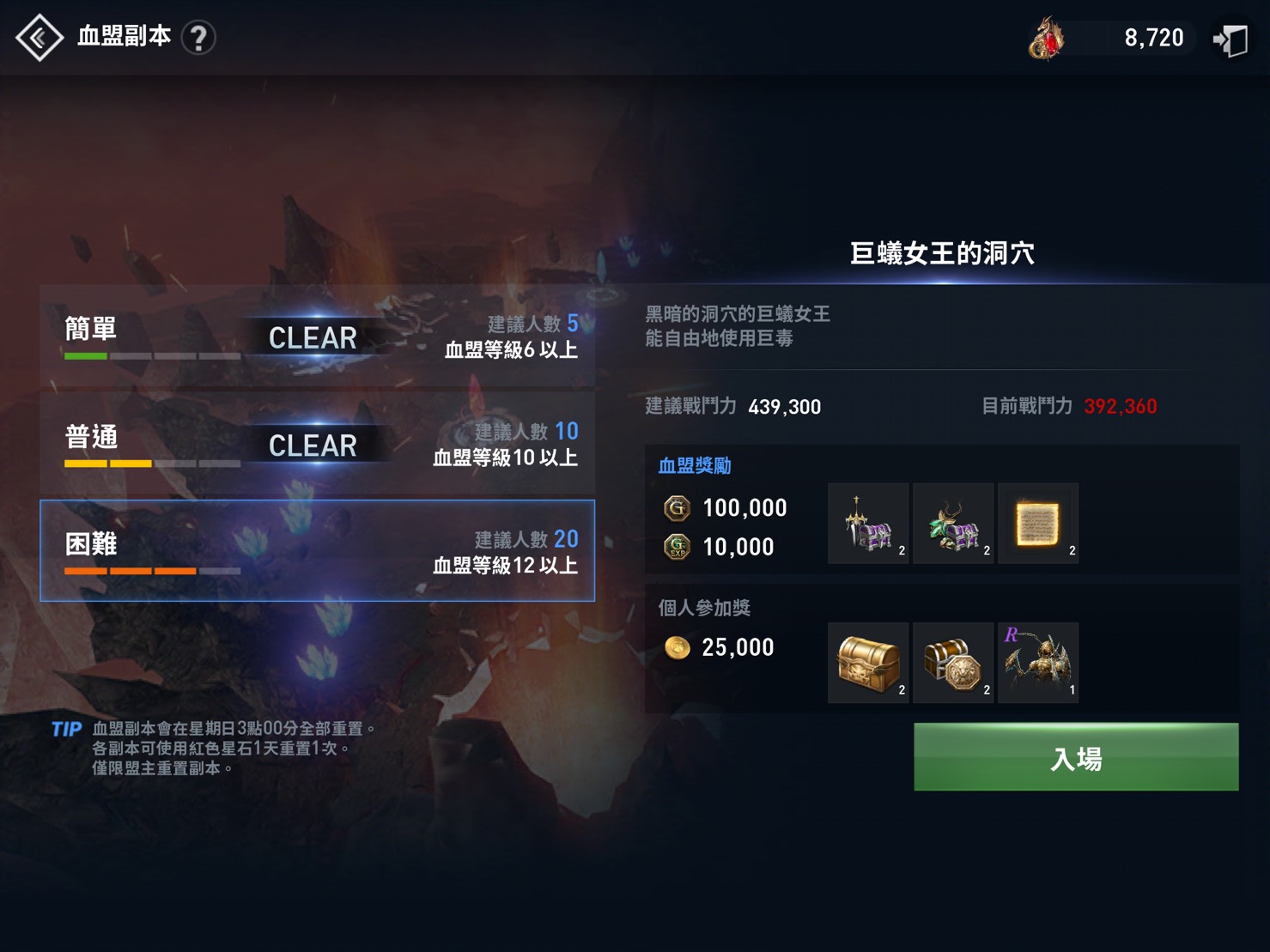Open the help question mark icon
Image resolution: width=1270 pixels, height=952 pixels.
click(x=200, y=39)
